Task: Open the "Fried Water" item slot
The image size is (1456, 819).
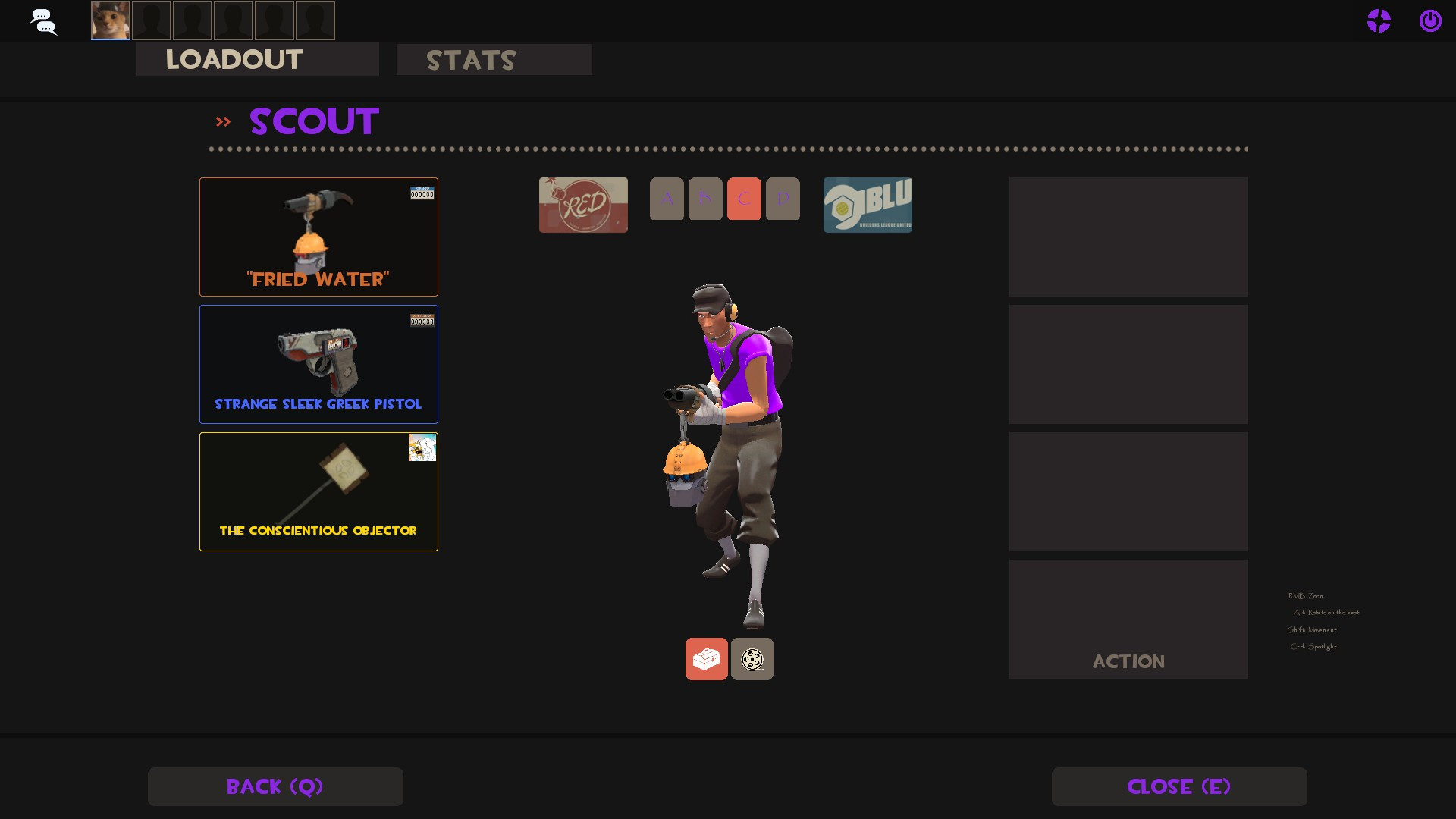Action: pos(318,237)
